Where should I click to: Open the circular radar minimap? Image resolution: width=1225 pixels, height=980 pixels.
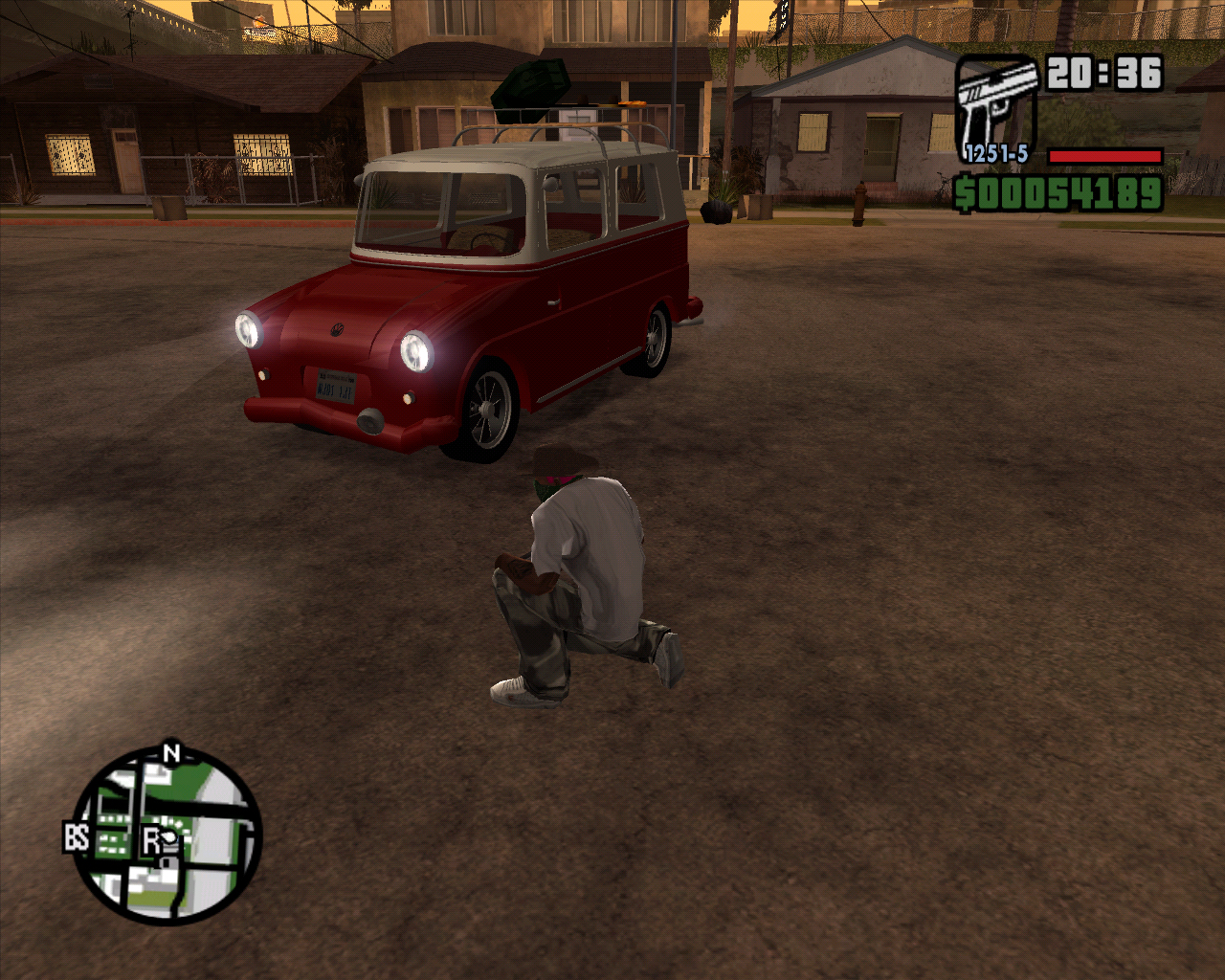point(168,838)
